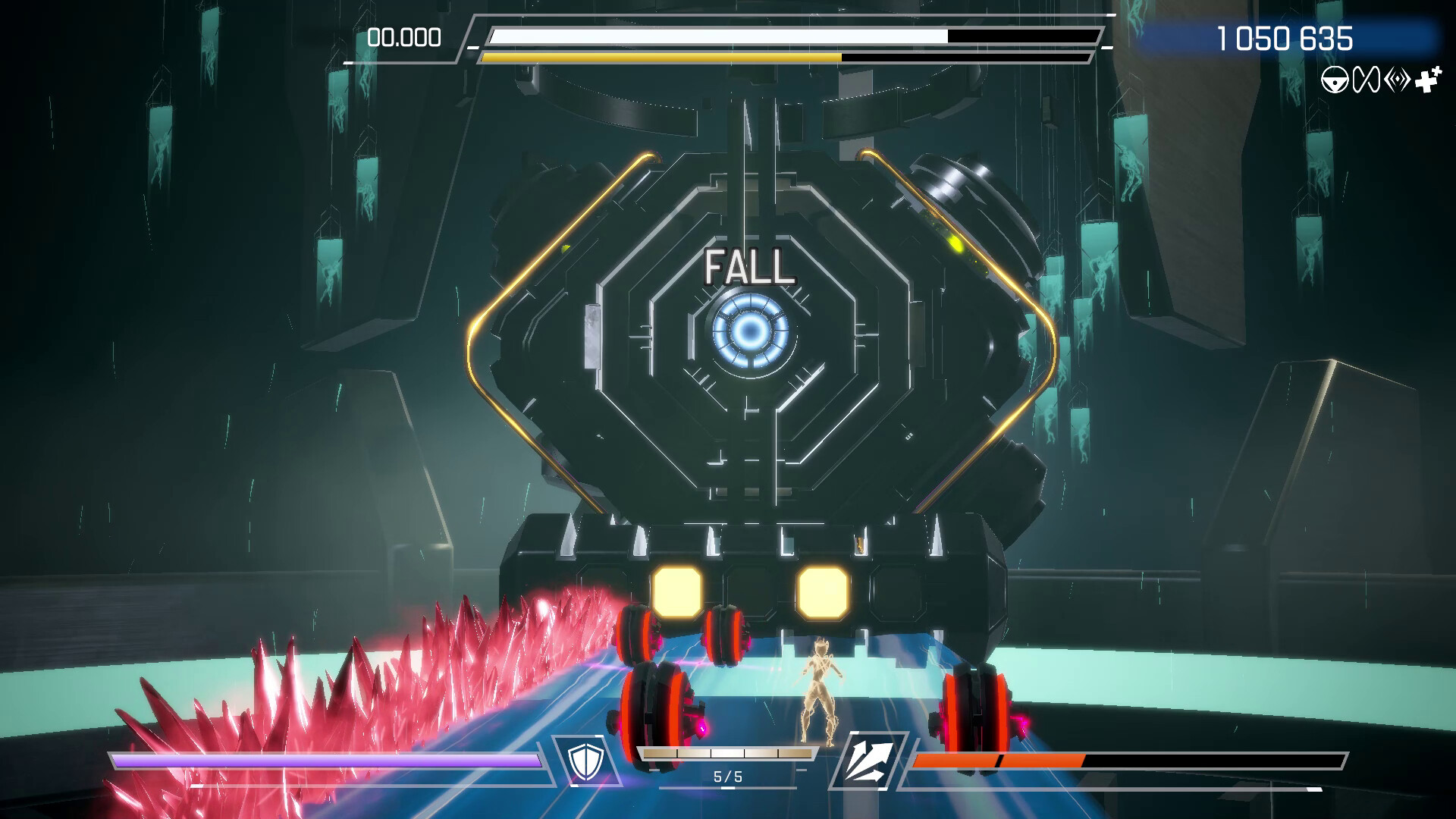Click the helmet icon in the top-right cluster
The image size is (1456, 819).
point(1335,78)
